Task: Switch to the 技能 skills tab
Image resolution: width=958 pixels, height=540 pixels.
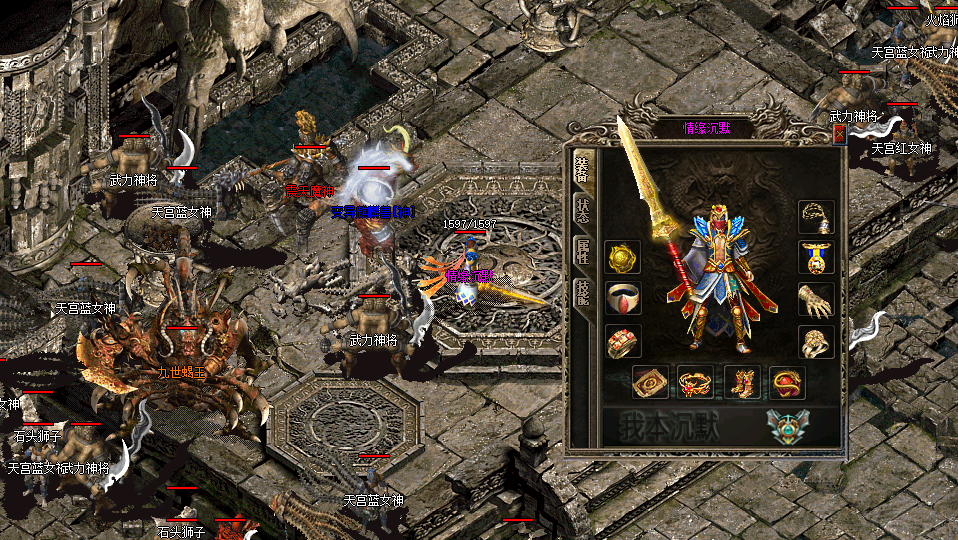Action: (x=582, y=292)
